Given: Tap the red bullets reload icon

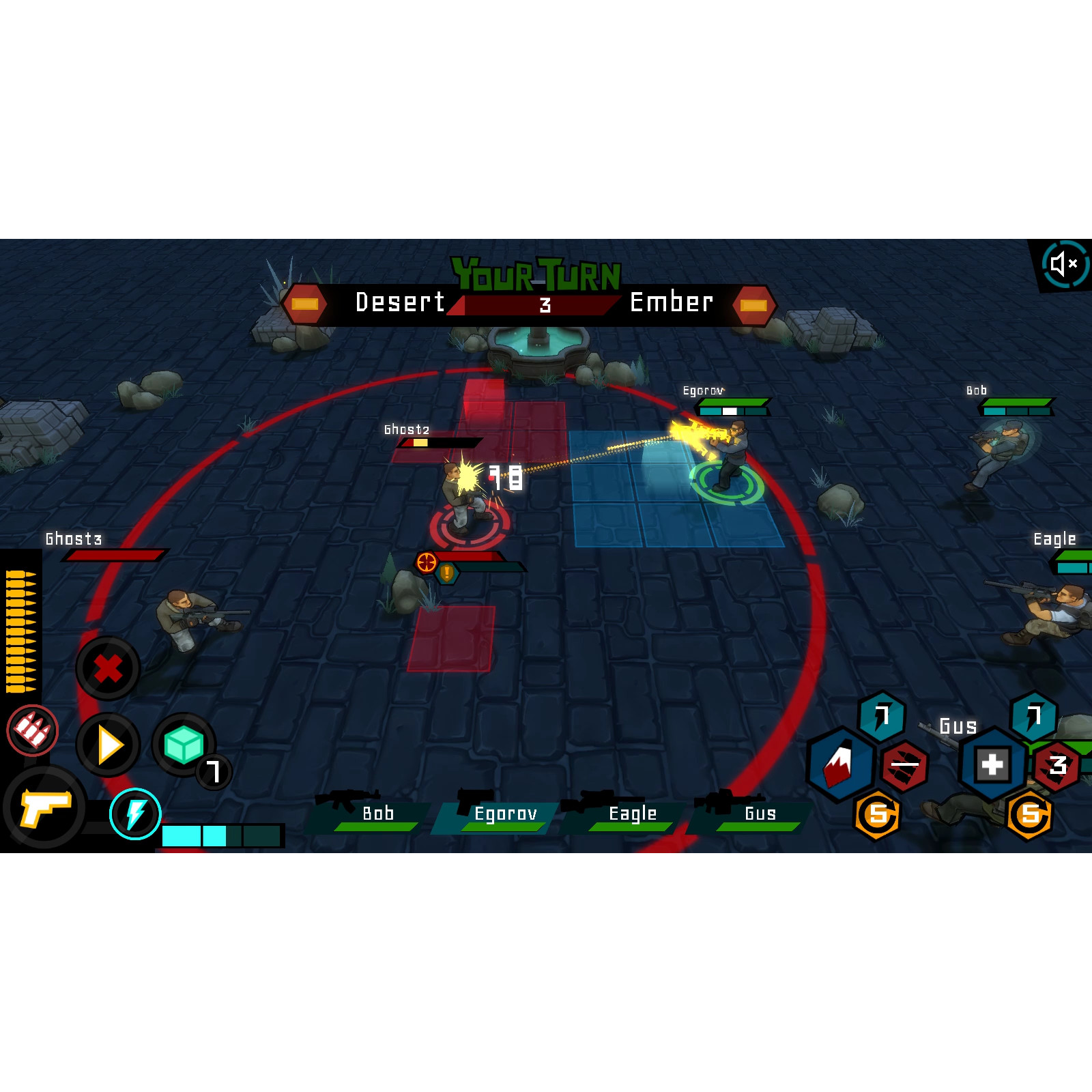Looking at the screenshot, I should (32, 730).
